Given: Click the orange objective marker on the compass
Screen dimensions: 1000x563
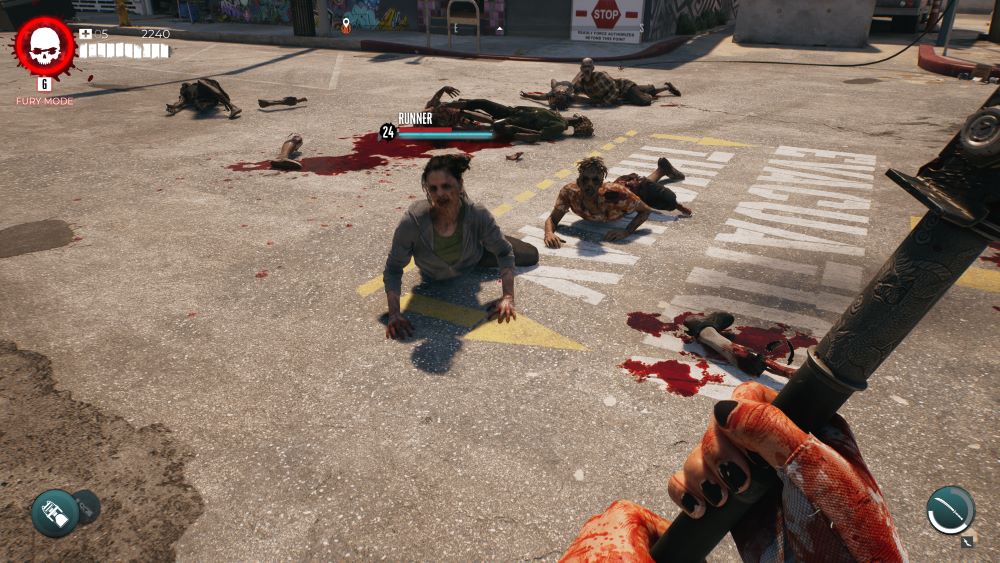Looking at the screenshot, I should point(346,25).
